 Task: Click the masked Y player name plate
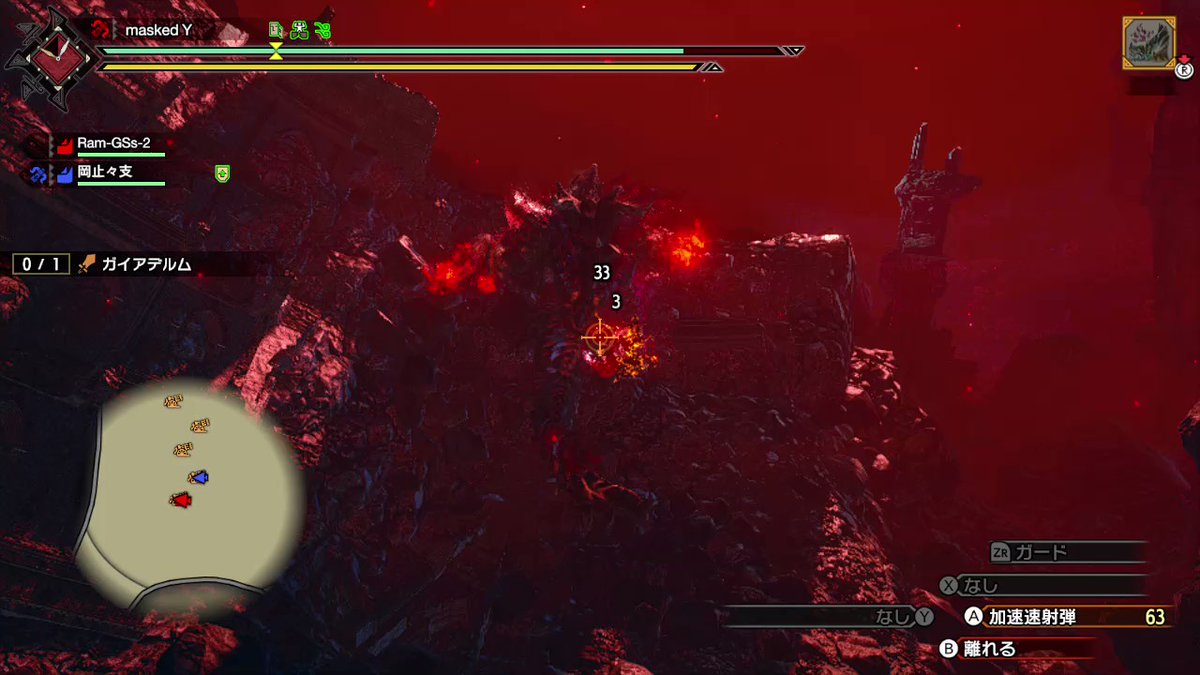[x=158, y=30]
